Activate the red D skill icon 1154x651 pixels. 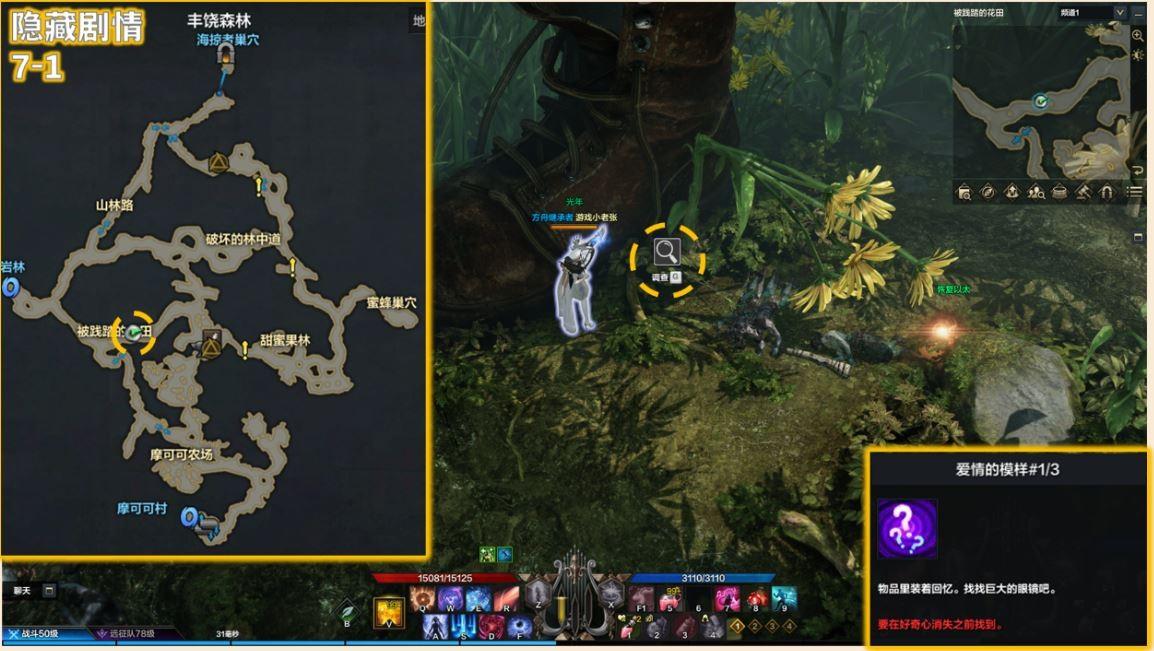pos(491,627)
